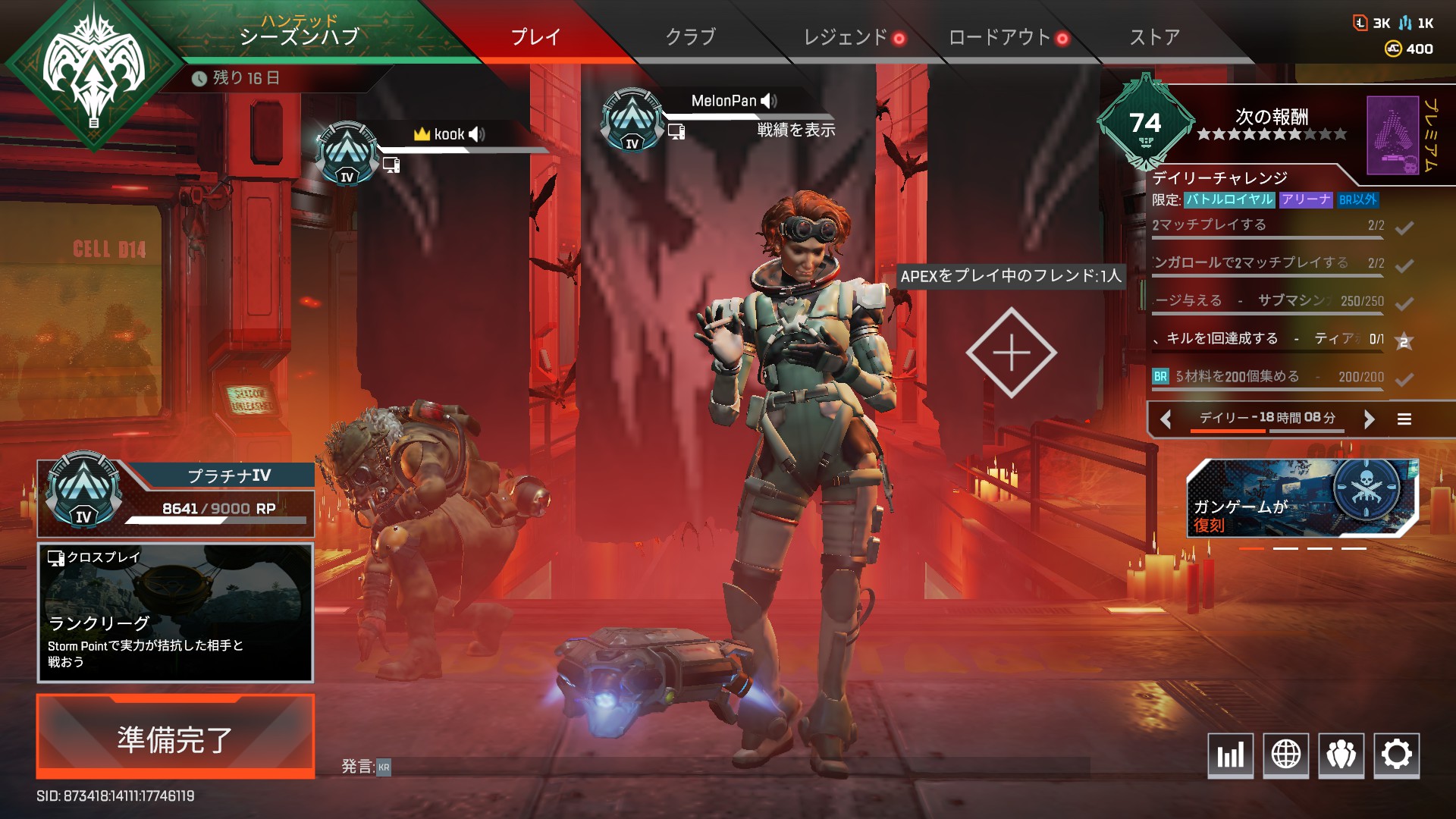Switch to the クラブ tab
1456x819 pixels.
tap(689, 36)
